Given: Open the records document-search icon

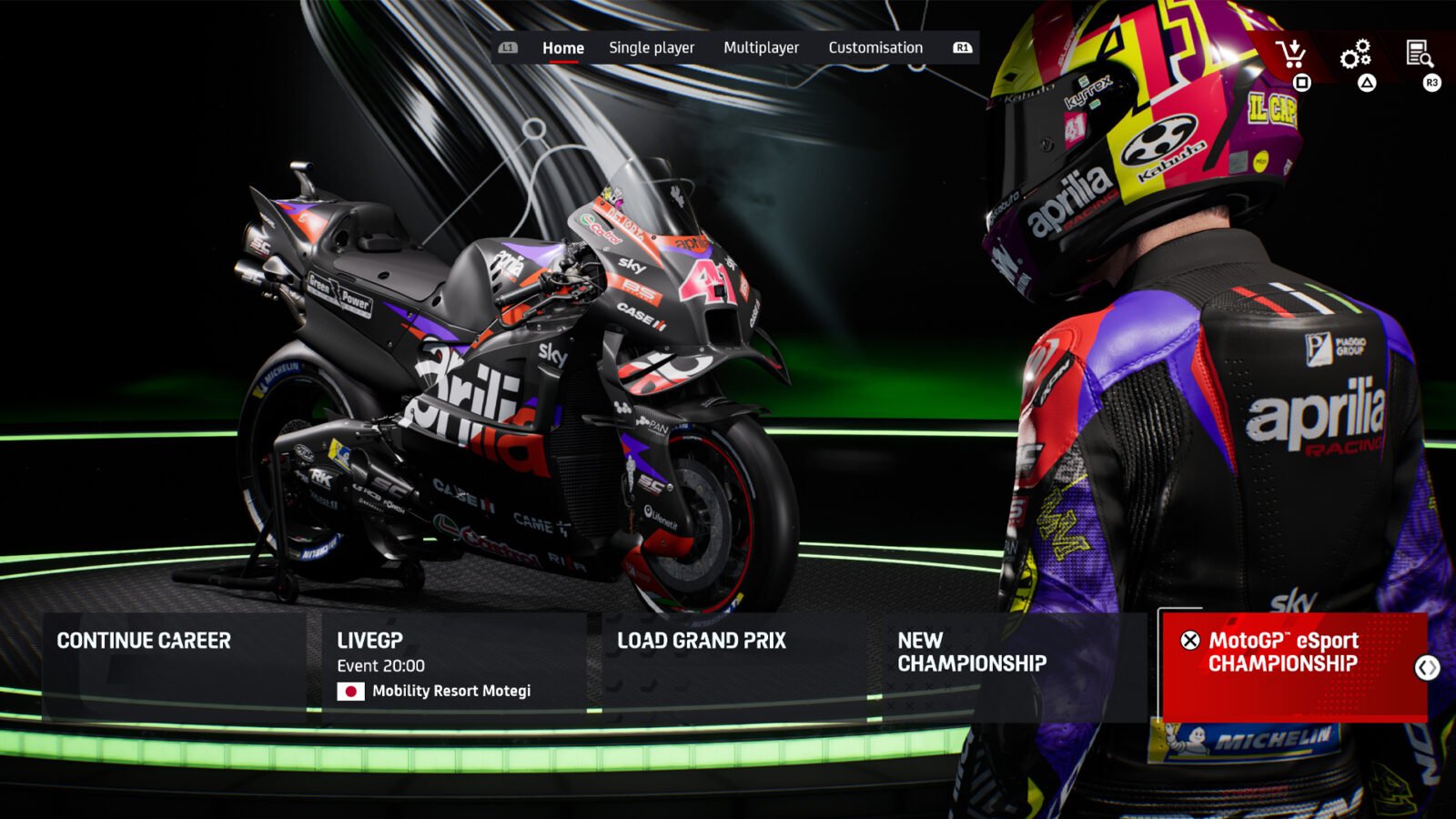Looking at the screenshot, I should (x=1421, y=52).
